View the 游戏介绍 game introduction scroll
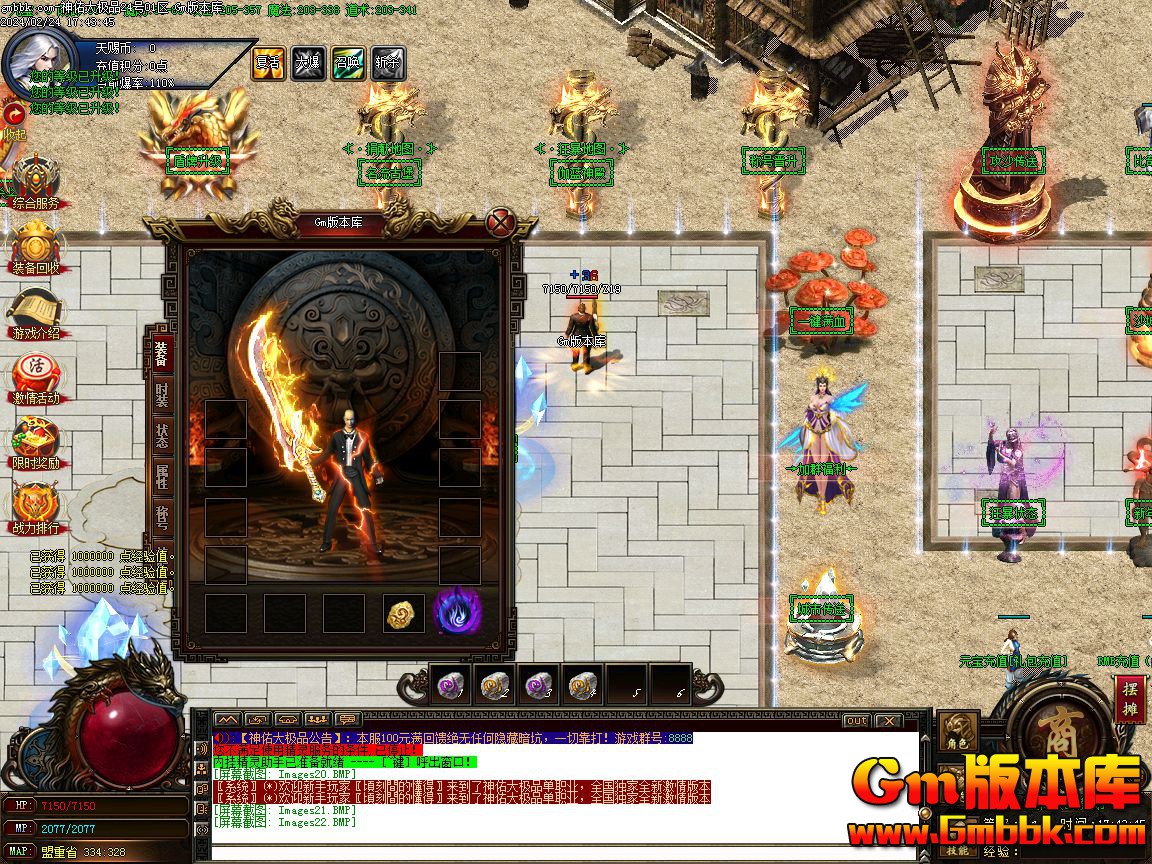This screenshot has height=864, width=1152. pyautogui.click(x=35, y=314)
